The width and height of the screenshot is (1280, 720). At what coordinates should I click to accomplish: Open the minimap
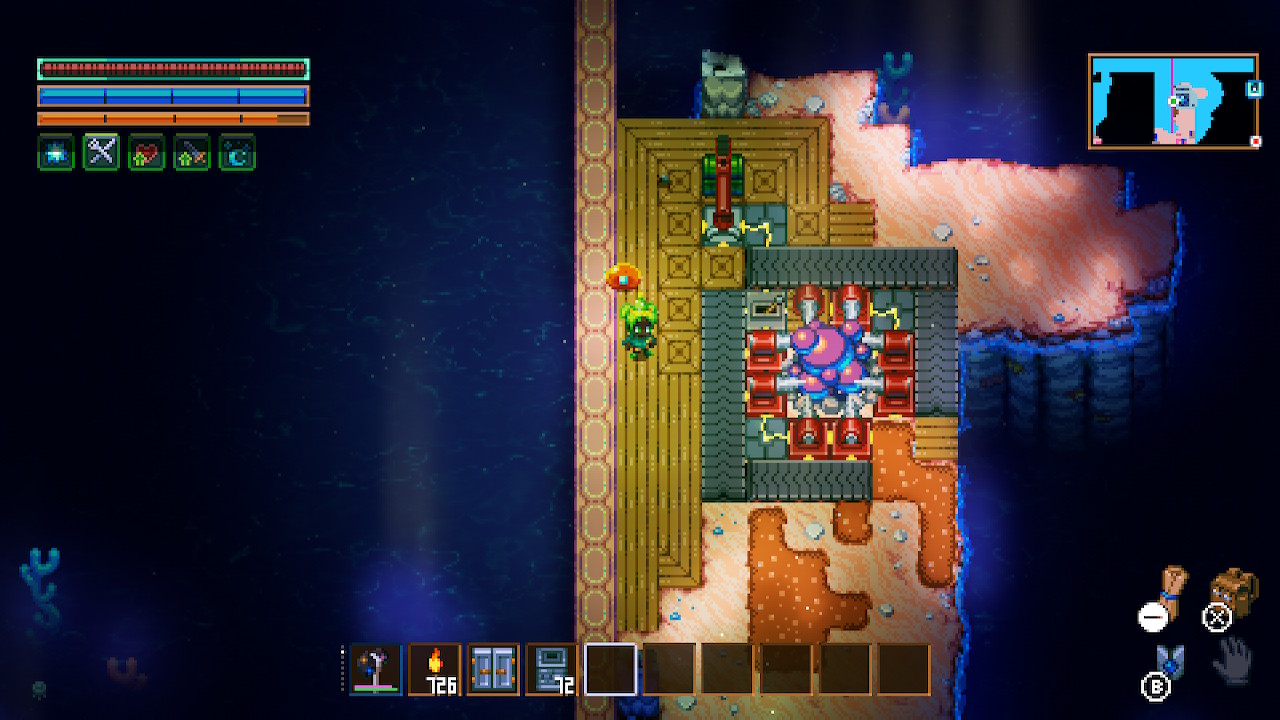pyautogui.click(x=1173, y=101)
